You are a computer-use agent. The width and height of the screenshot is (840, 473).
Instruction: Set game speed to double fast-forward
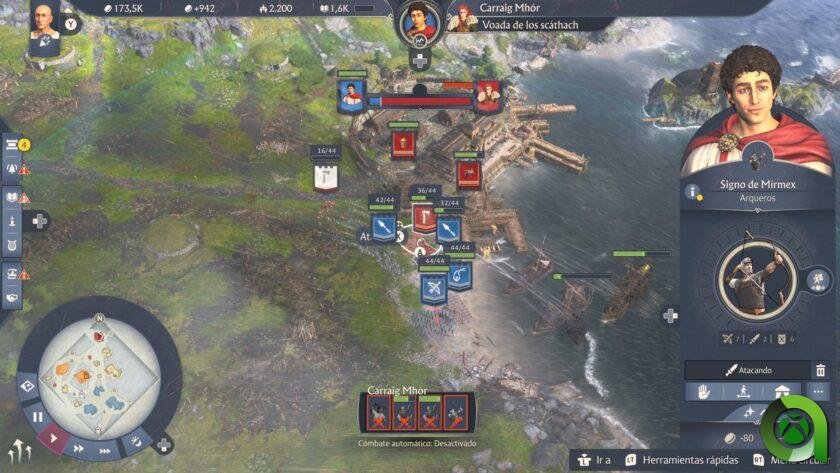pyautogui.click(x=79, y=449)
